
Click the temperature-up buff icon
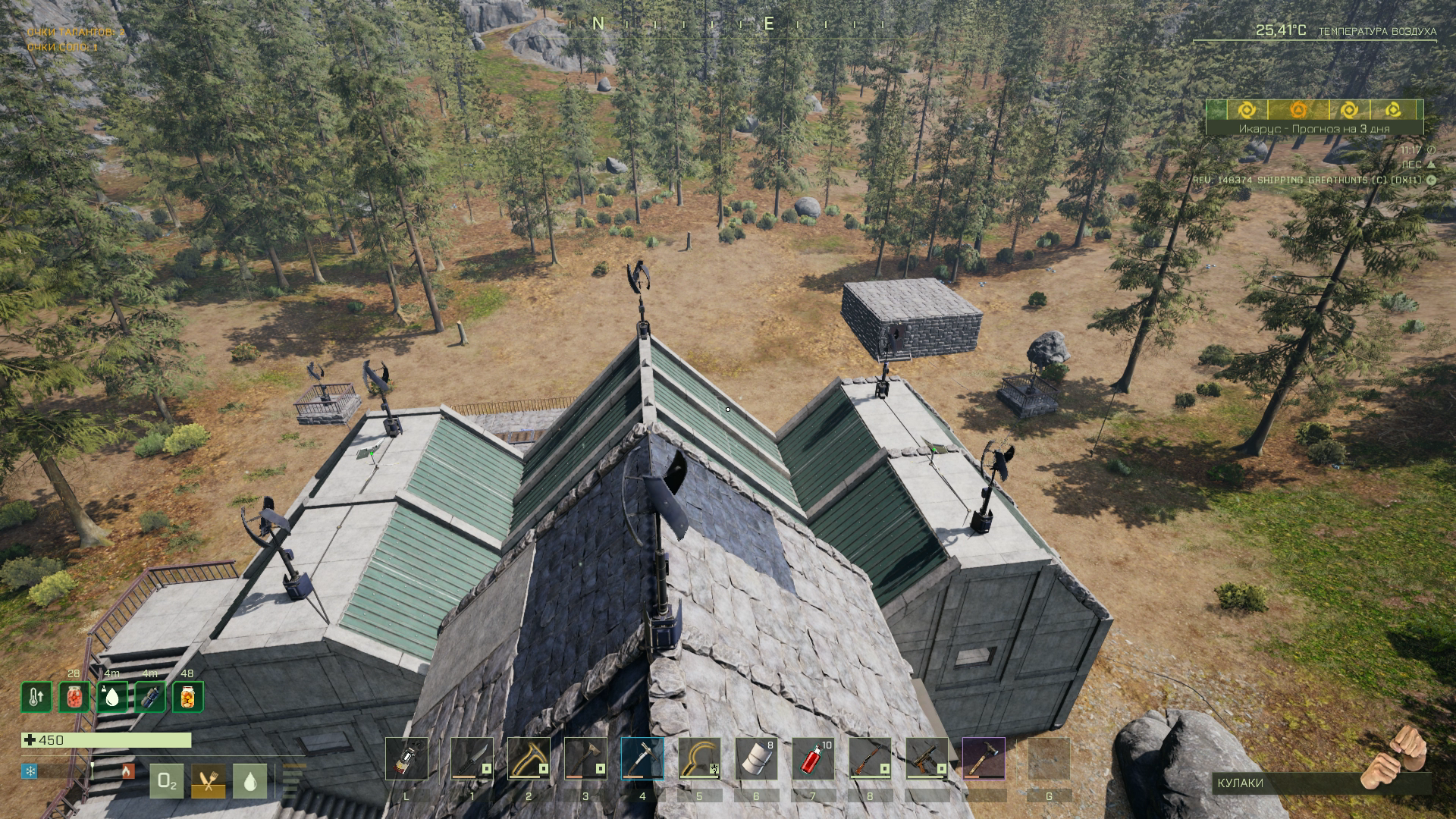pos(36,697)
